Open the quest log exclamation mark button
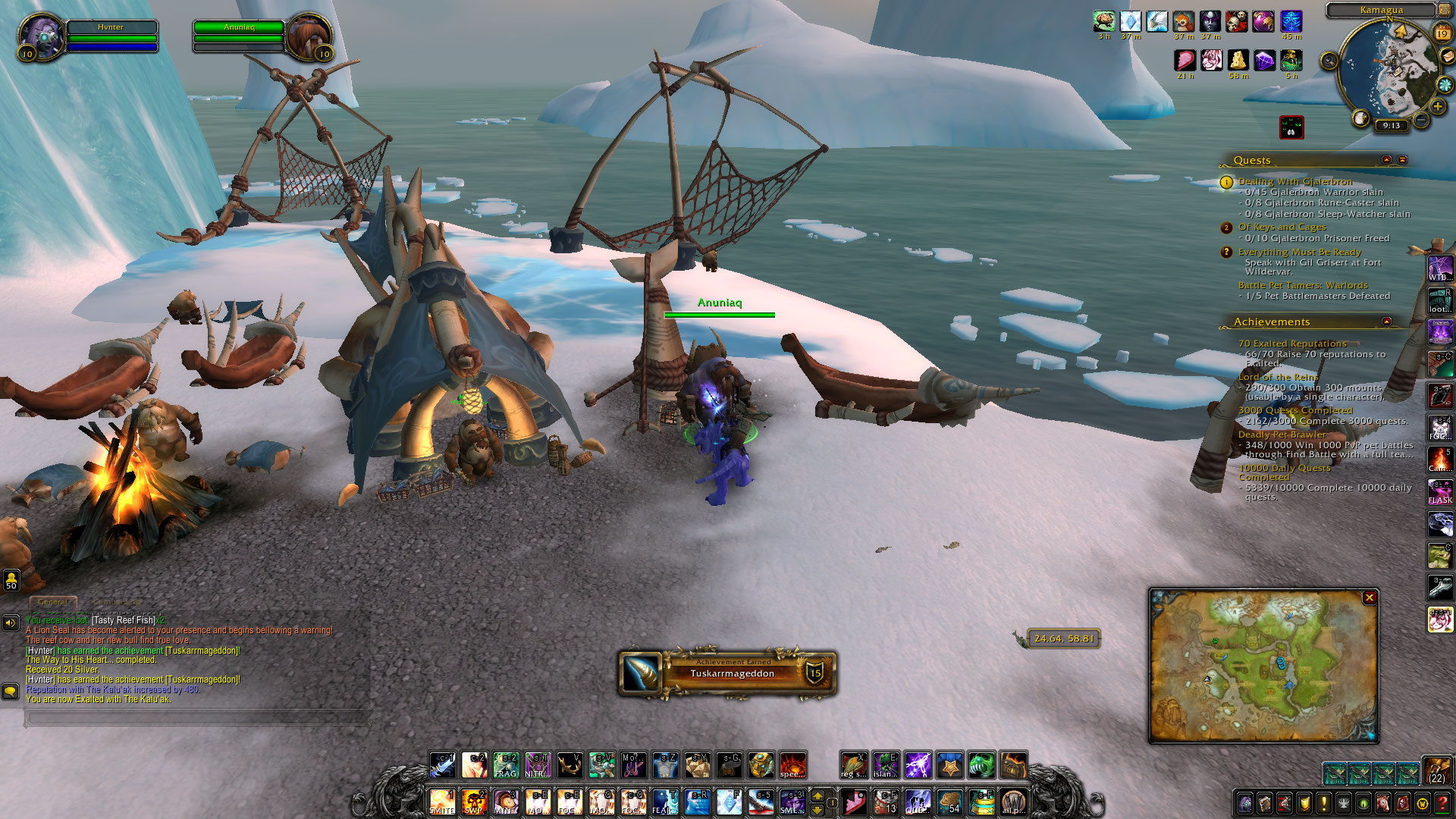Image resolution: width=1456 pixels, height=819 pixels. pos(1324,803)
